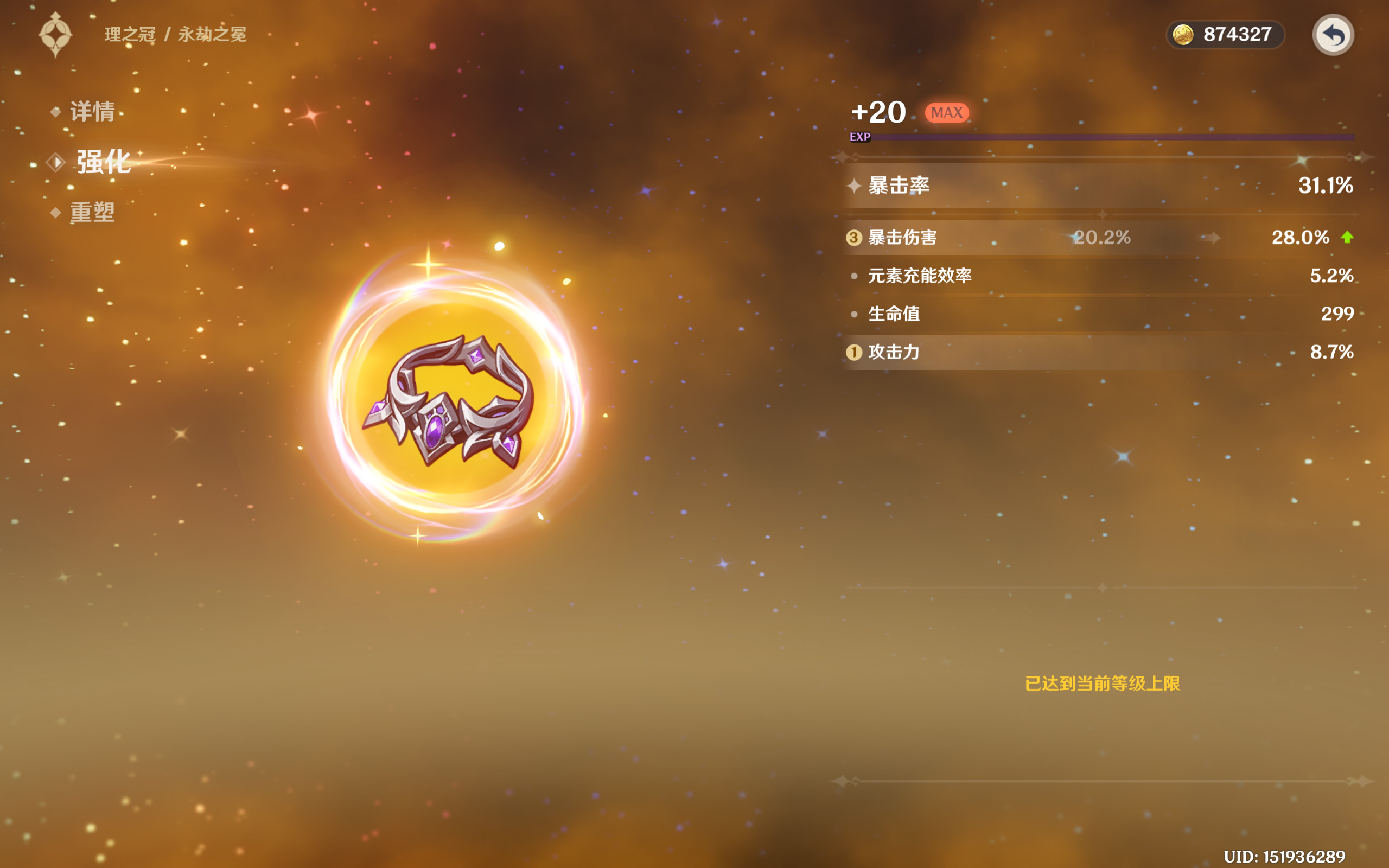
Task: Click the return arrow button
Action: point(1333,35)
